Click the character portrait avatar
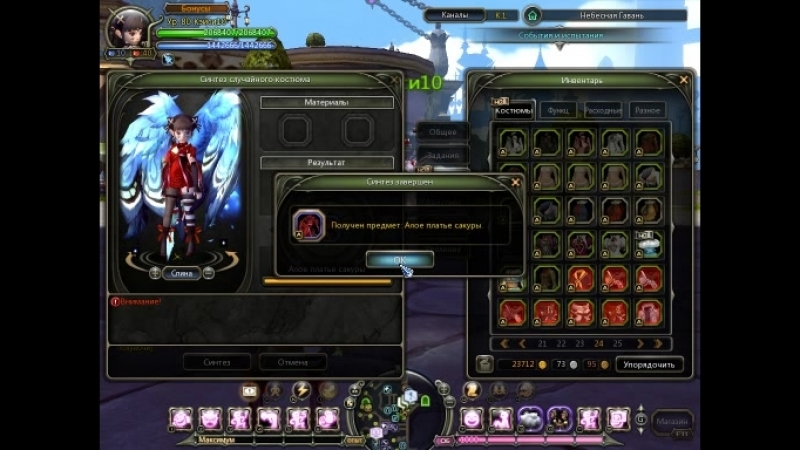This screenshot has width=800, height=450. click(x=129, y=28)
